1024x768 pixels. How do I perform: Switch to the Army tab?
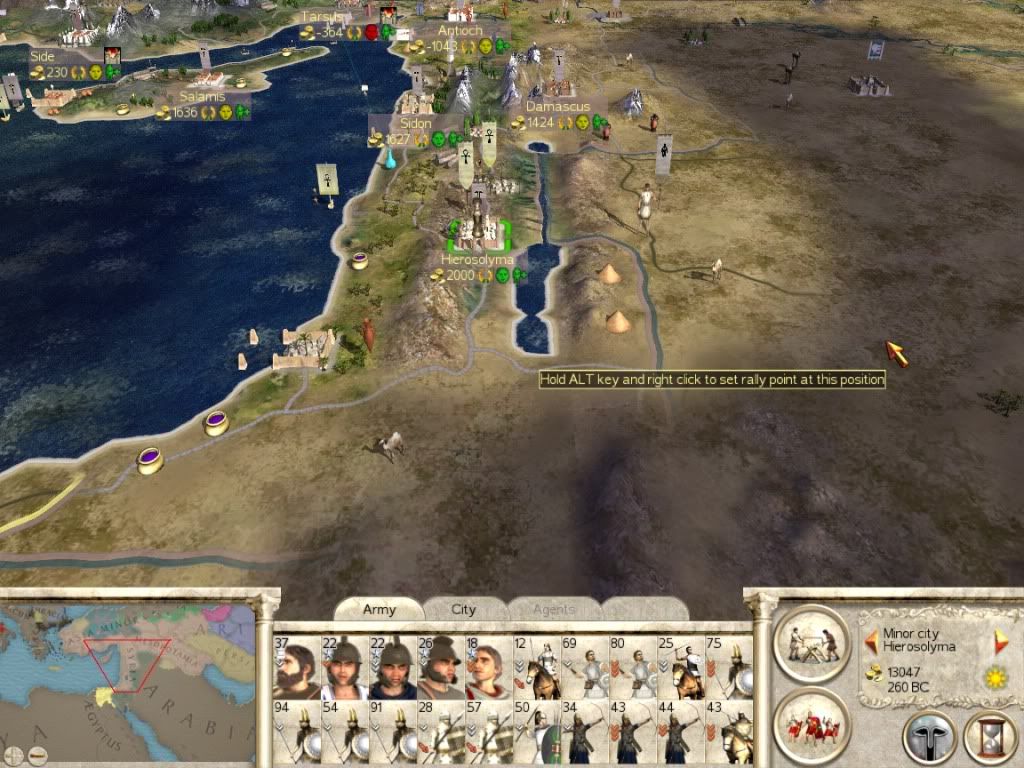tap(379, 609)
